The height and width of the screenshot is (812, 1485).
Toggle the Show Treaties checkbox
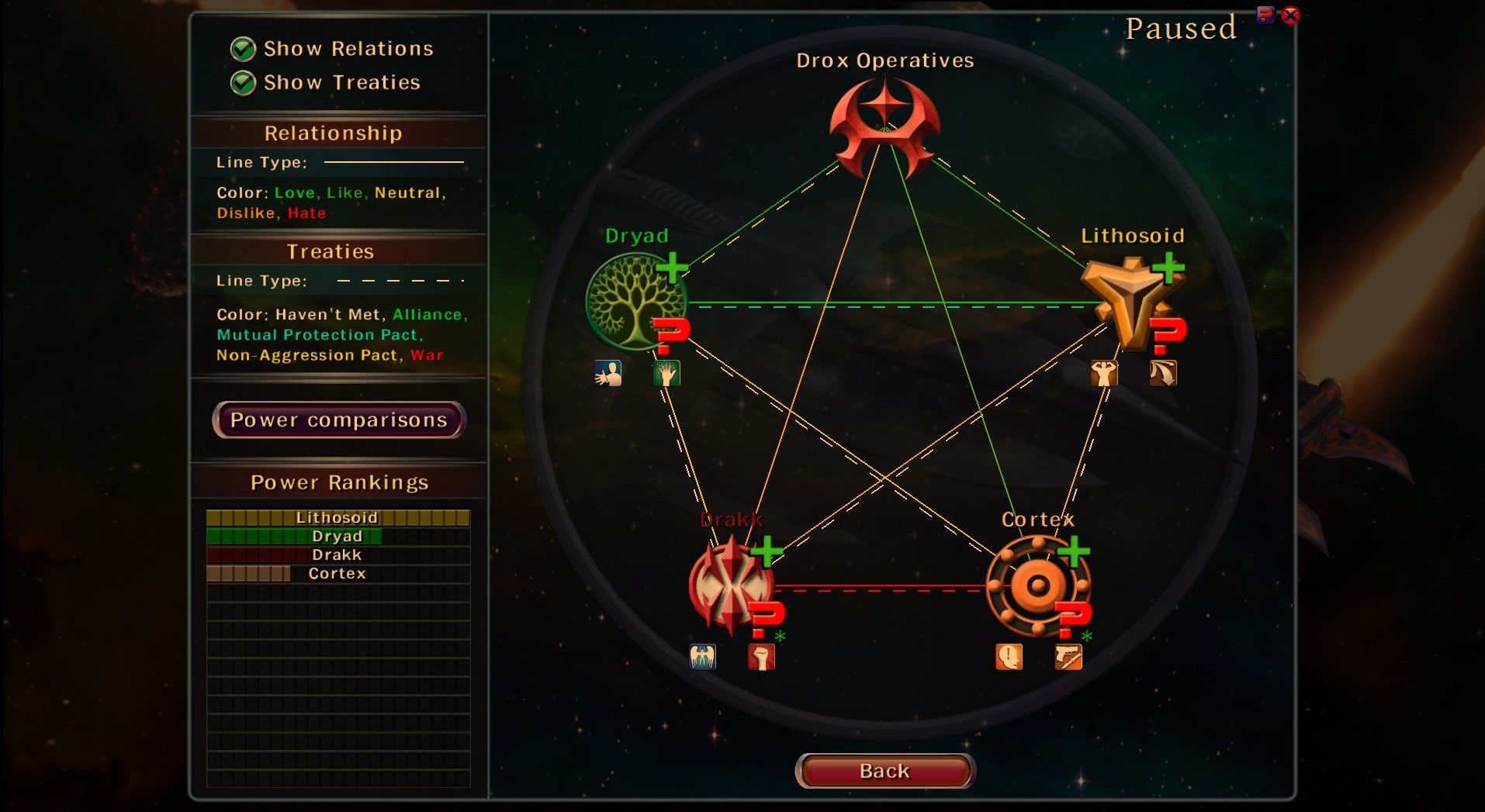coord(243,83)
